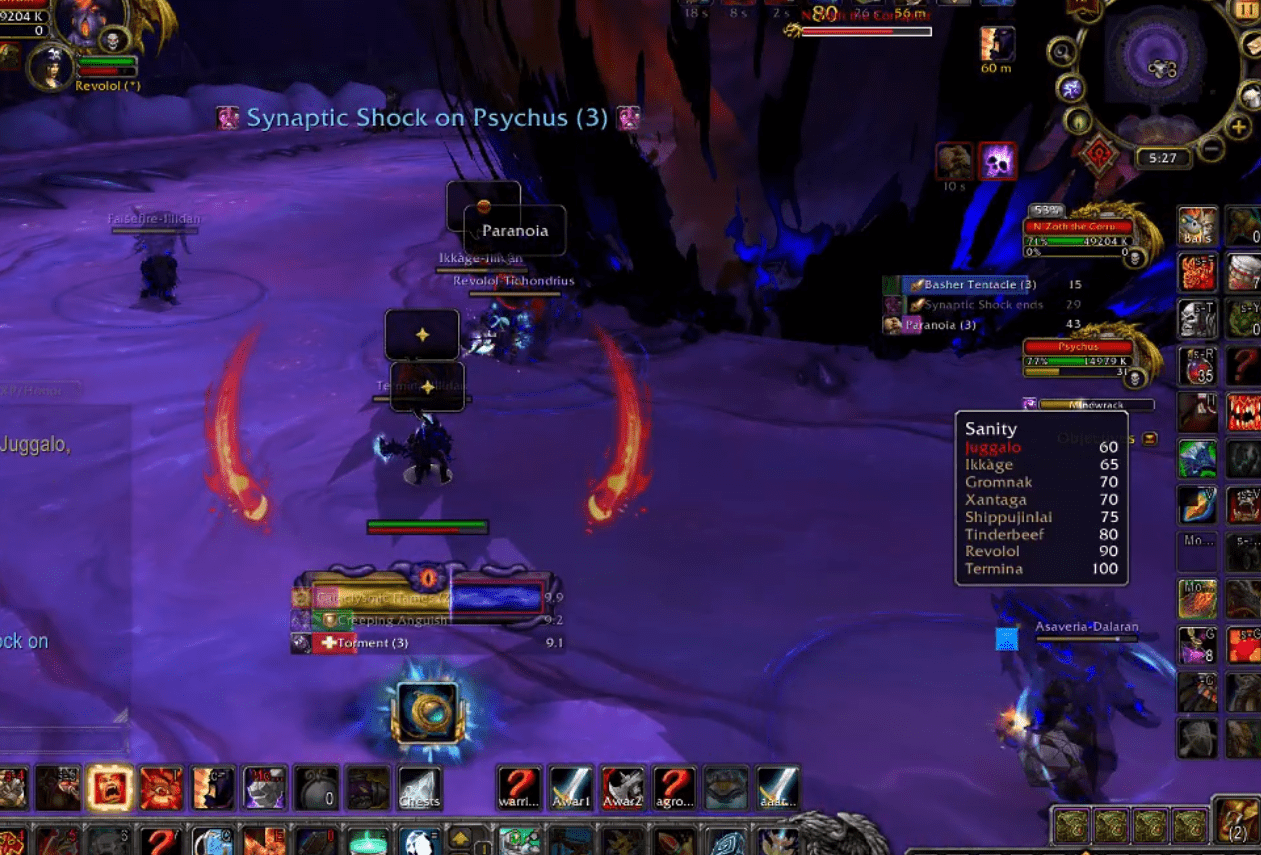Trigger the agro question-mark macro
The width and height of the screenshot is (1261, 855).
tap(675, 788)
